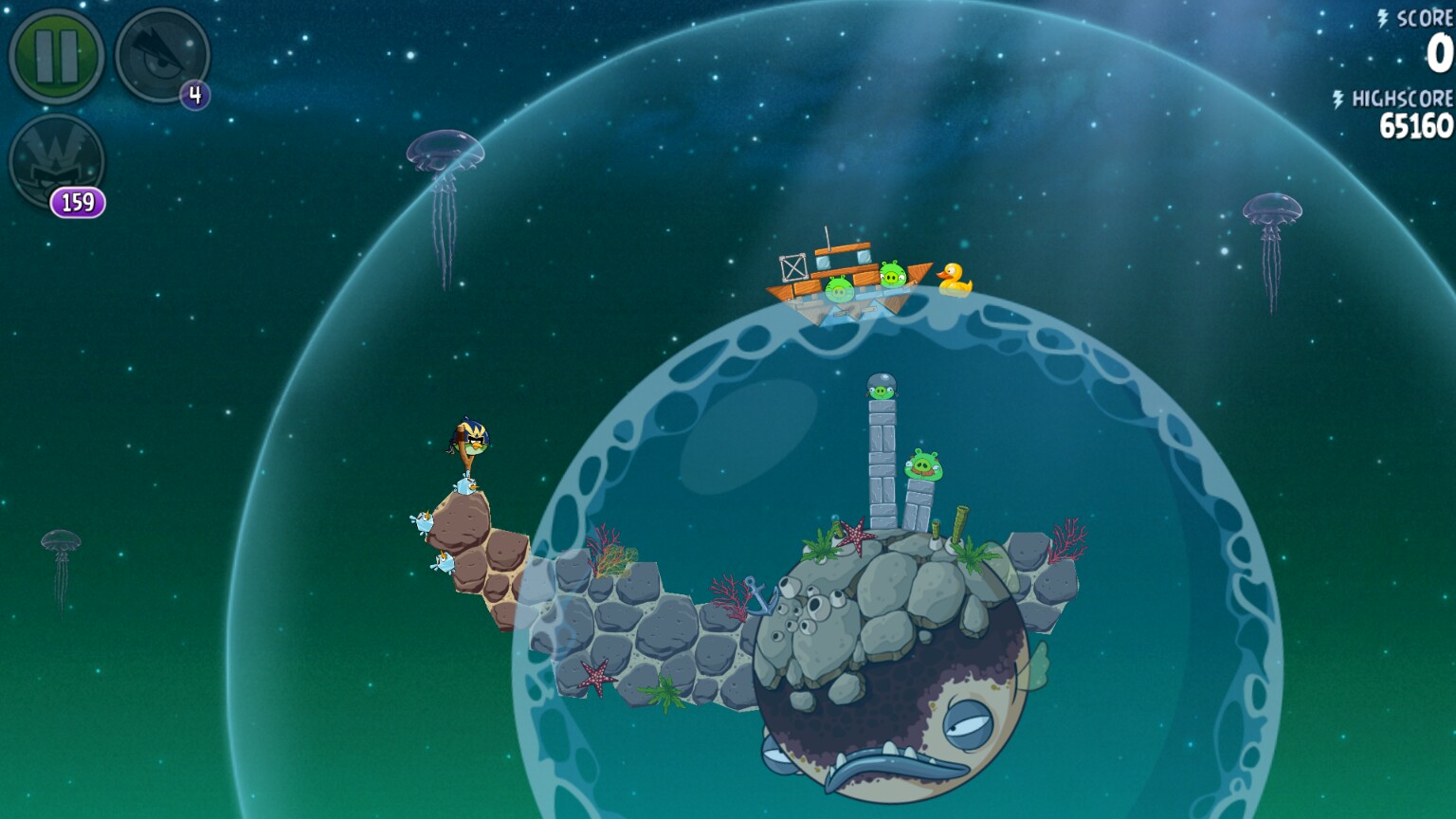Use the Wingman power-up with 159 left
This screenshot has width=1456, height=819.
coord(55,161)
